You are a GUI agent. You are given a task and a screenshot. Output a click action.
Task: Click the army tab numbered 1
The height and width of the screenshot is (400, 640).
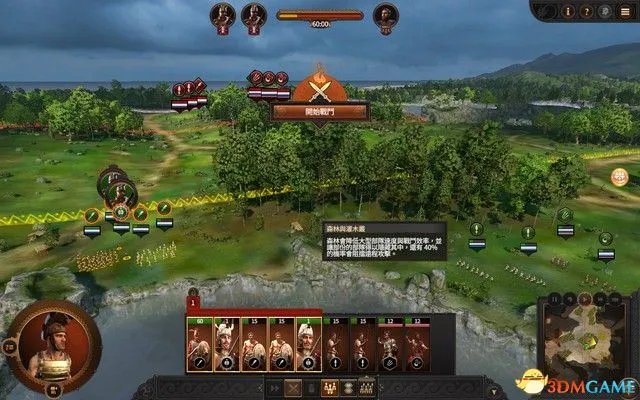tap(194, 301)
